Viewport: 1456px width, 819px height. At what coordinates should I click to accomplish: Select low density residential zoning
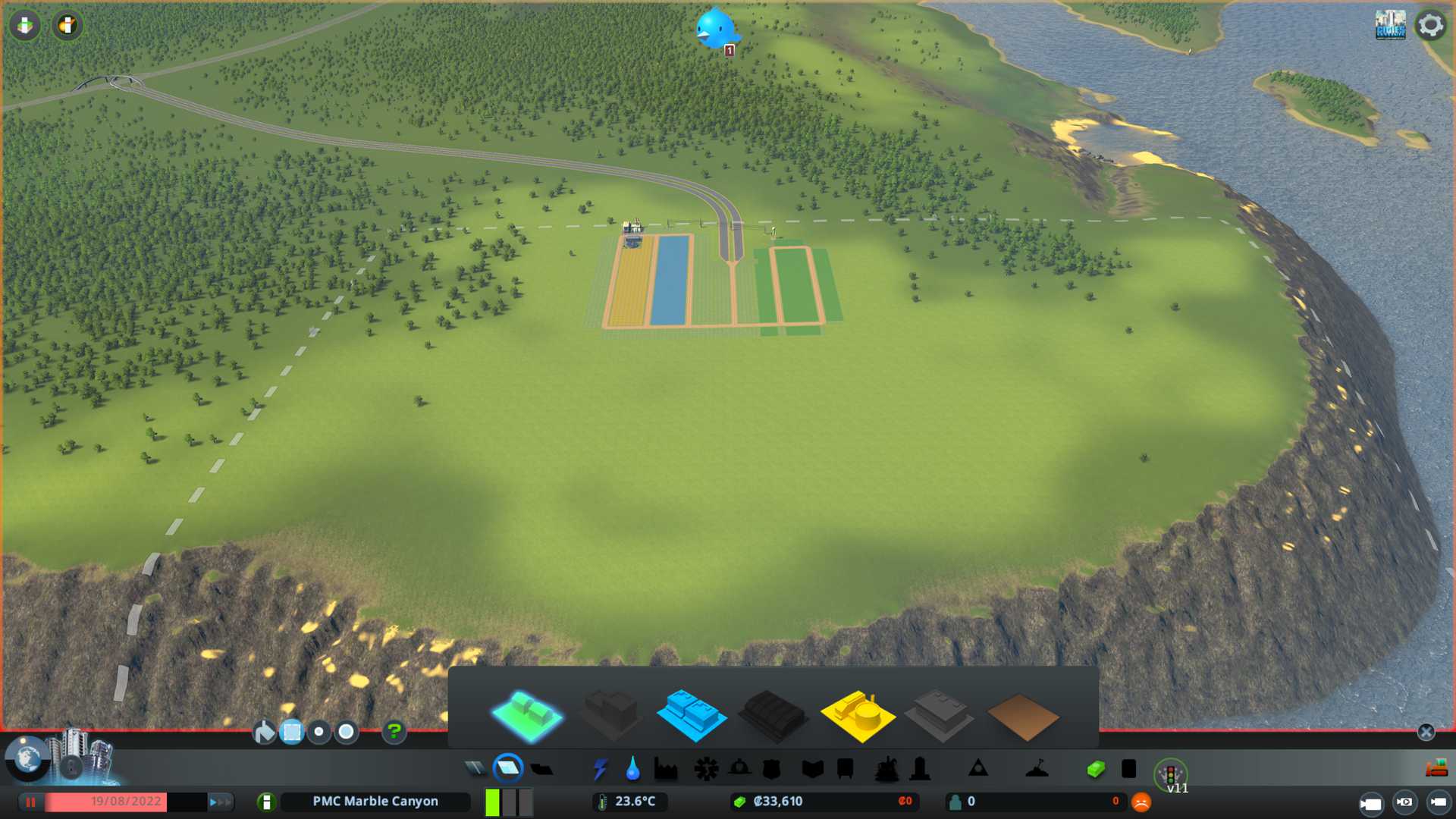[x=527, y=714]
